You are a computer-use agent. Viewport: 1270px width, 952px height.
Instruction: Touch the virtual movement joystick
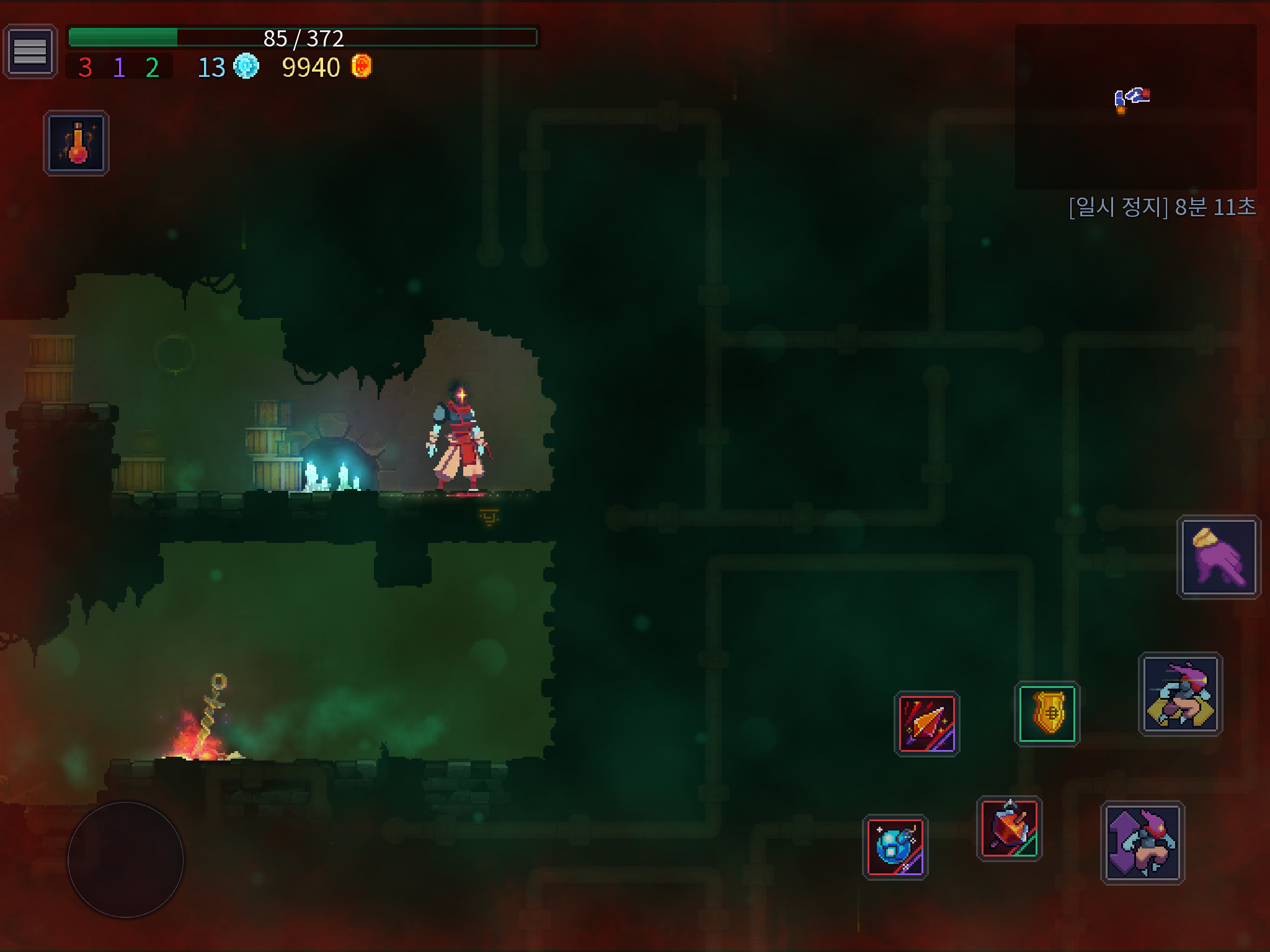coord(125,860)
